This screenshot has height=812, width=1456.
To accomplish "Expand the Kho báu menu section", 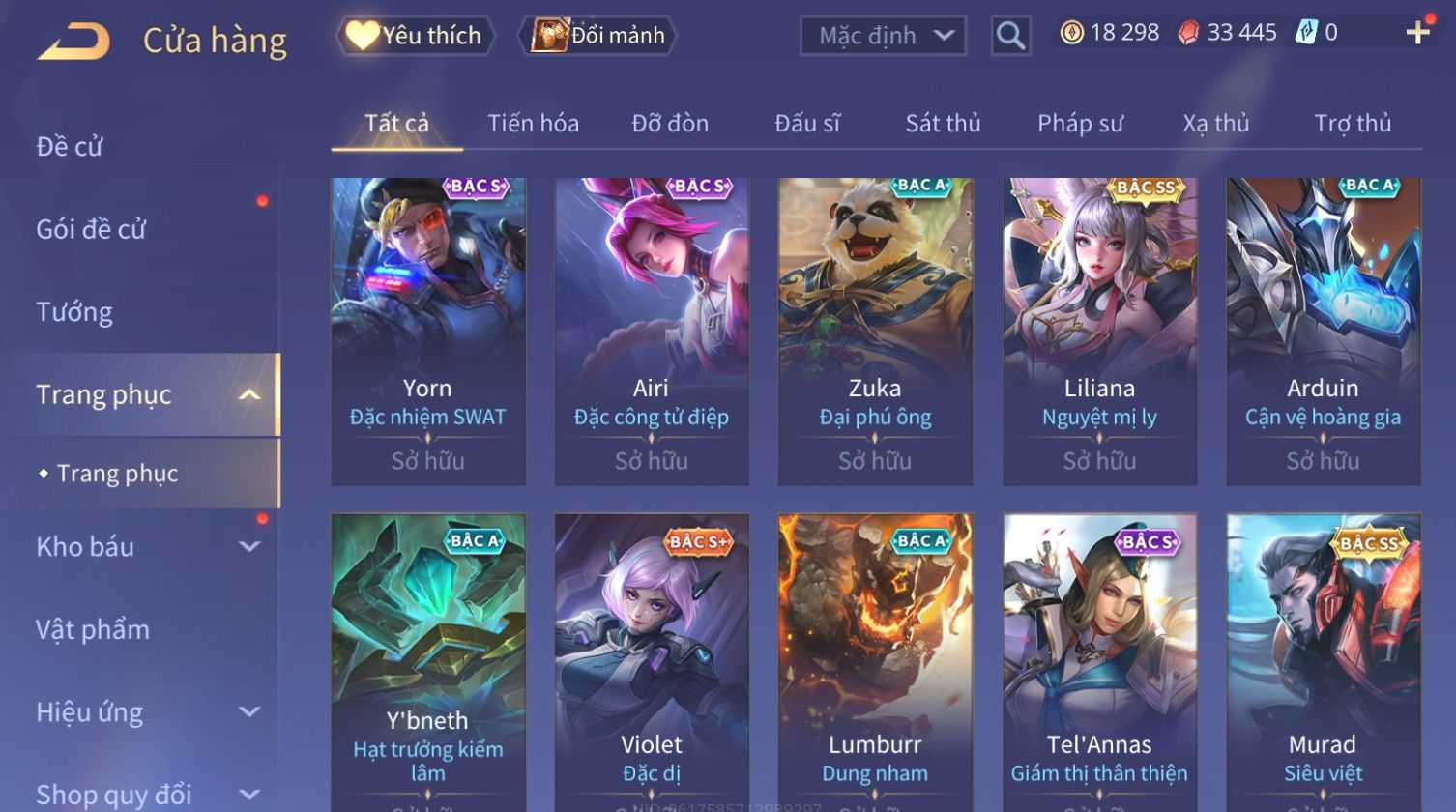I will [145, 547].
